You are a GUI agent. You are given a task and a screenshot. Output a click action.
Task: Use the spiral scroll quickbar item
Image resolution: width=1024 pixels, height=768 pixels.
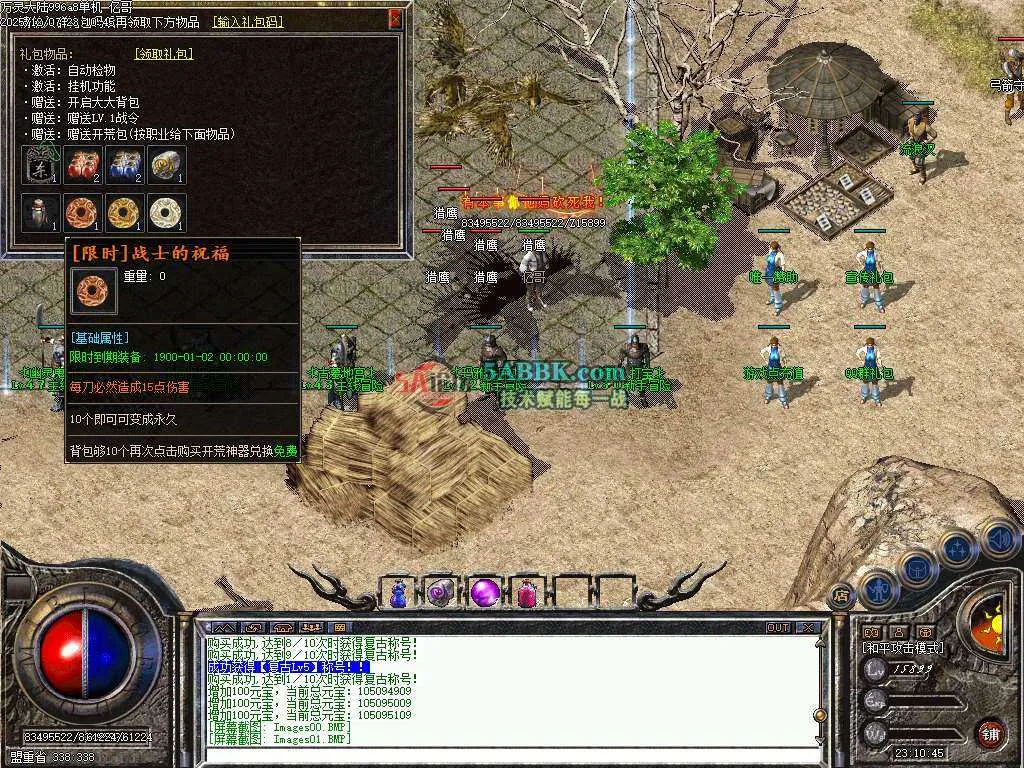click(x=441, y=593)
